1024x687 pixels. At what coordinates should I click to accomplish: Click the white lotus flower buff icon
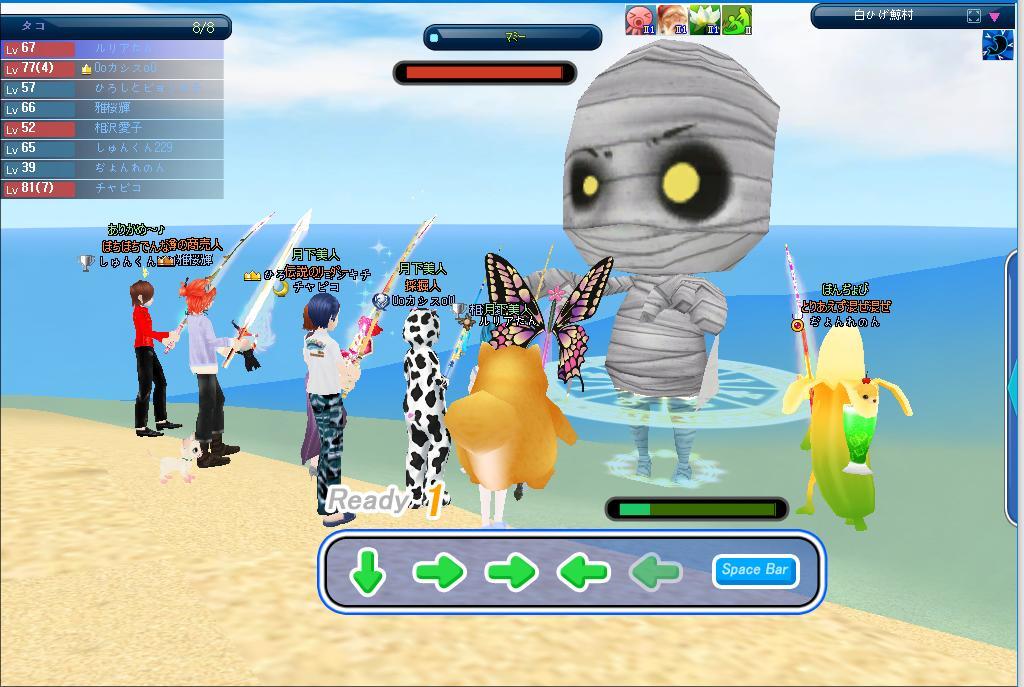tap(704, 19)
